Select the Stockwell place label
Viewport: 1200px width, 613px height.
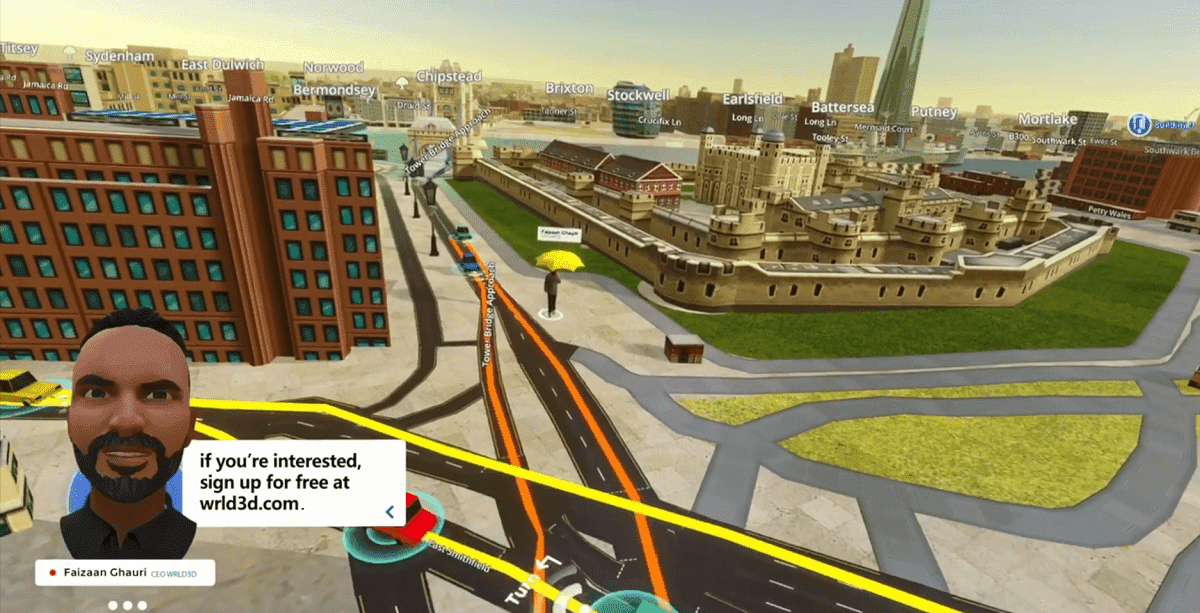[638, 95]
